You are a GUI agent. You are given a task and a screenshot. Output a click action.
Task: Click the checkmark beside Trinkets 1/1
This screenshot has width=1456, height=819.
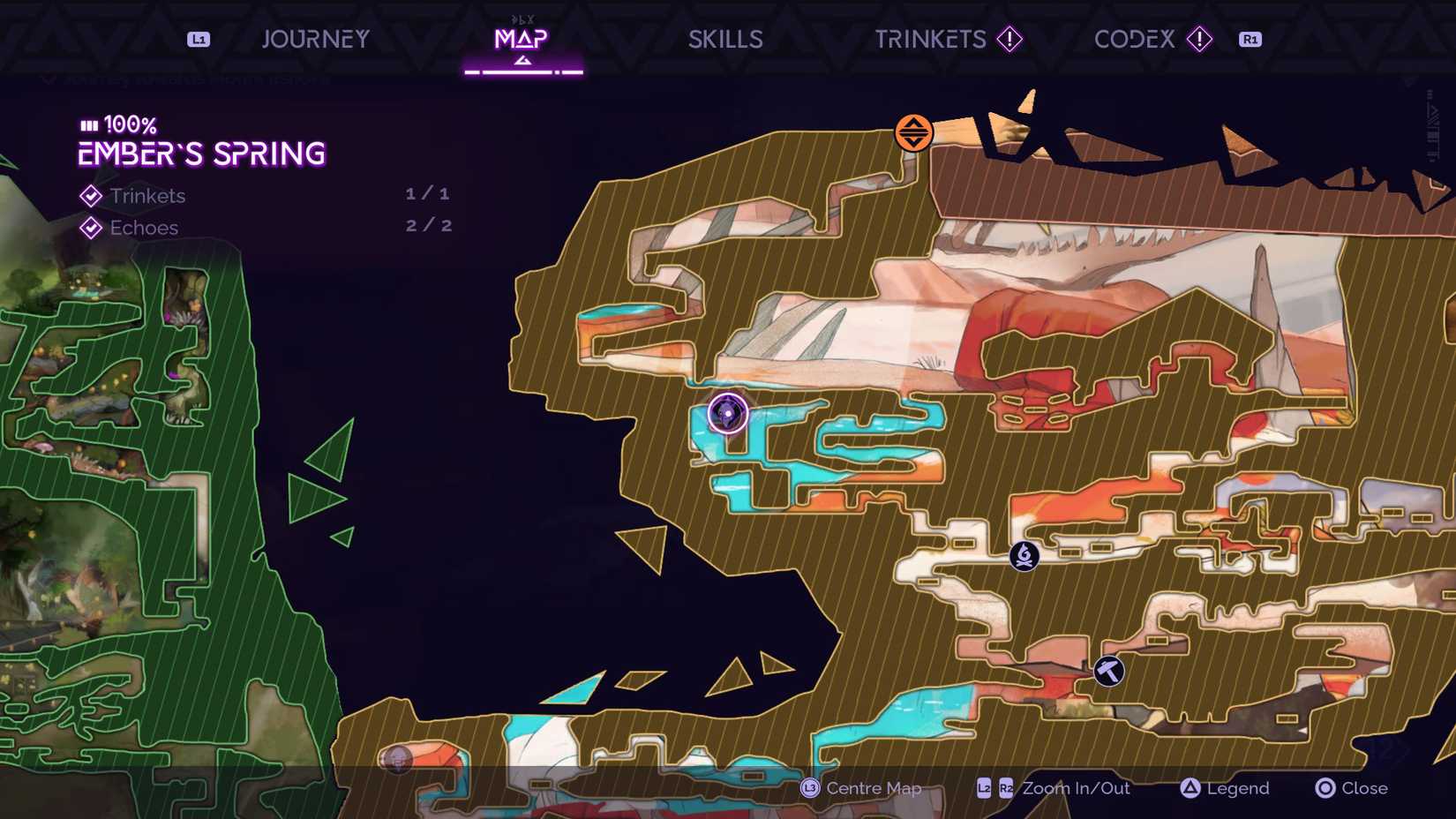pos(89,196)
